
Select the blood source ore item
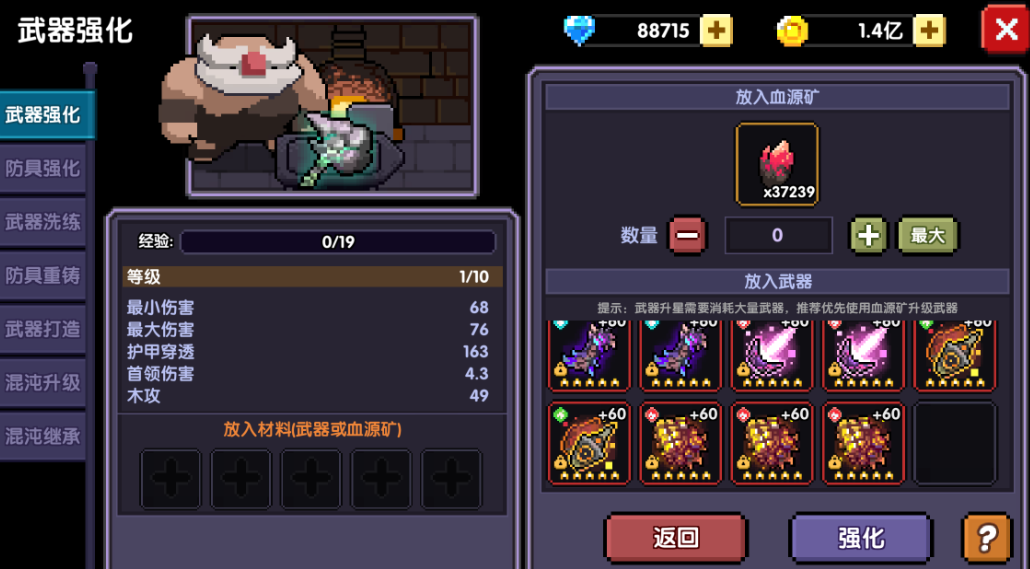[x=777, y=164]
